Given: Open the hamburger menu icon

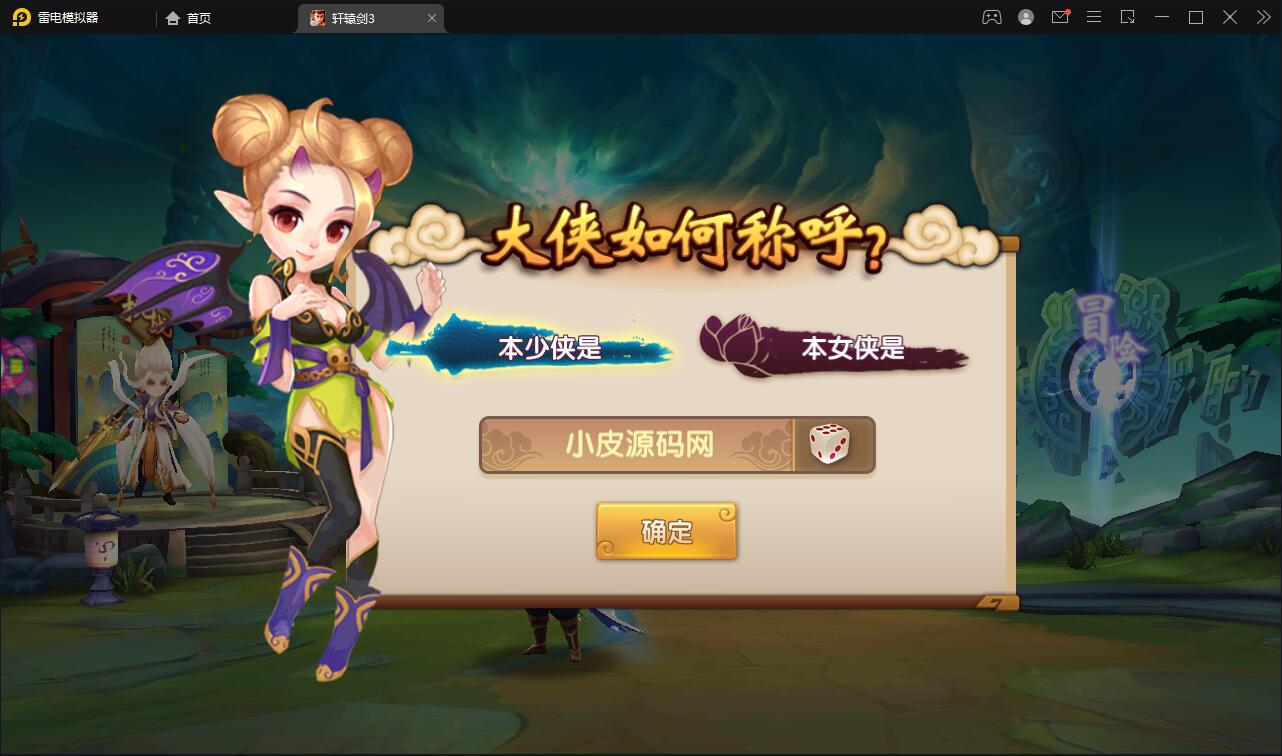Looking at the screenshot, I should 1094,17.
